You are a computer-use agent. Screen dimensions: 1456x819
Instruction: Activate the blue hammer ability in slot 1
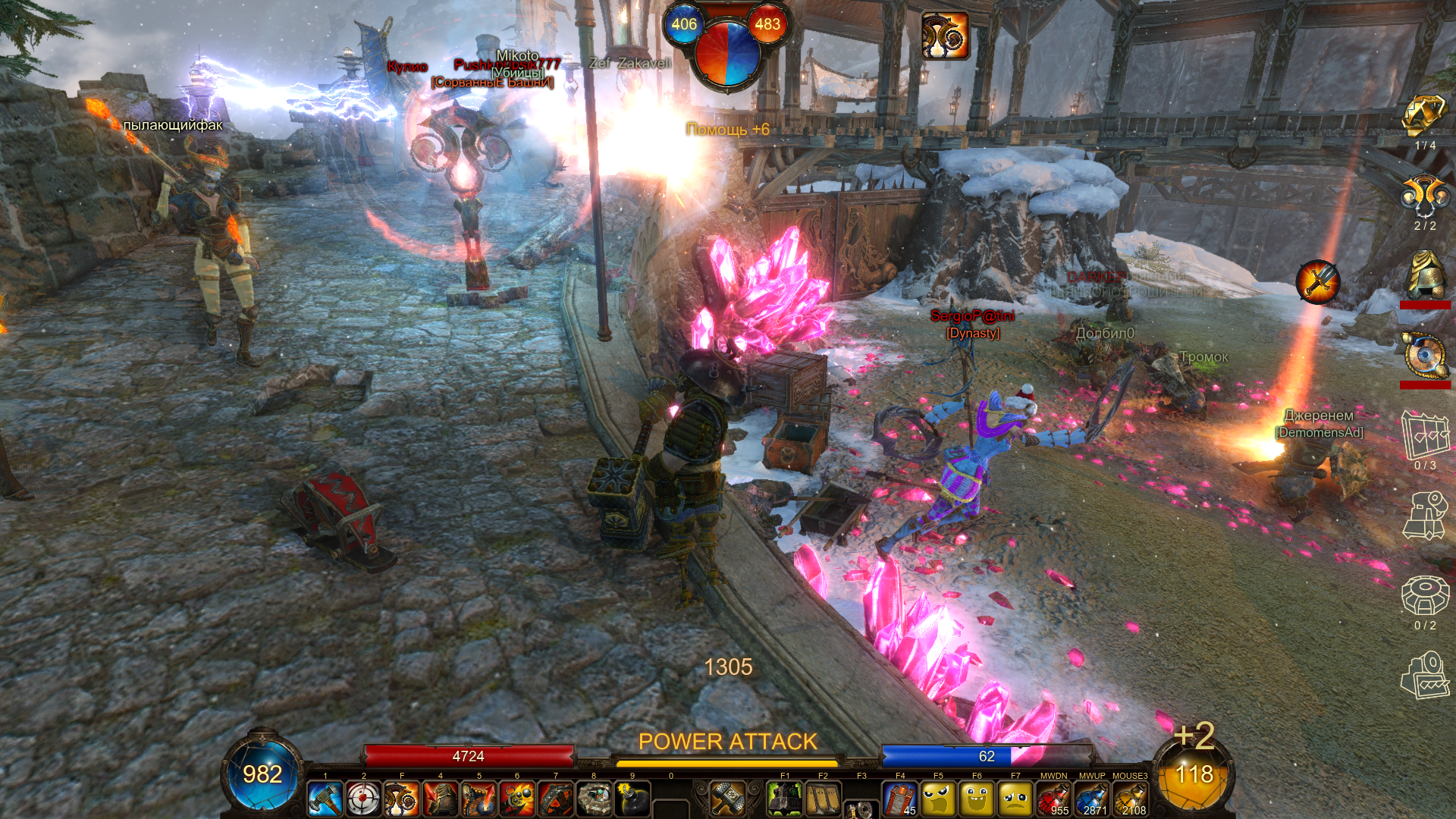pos(325,799)
